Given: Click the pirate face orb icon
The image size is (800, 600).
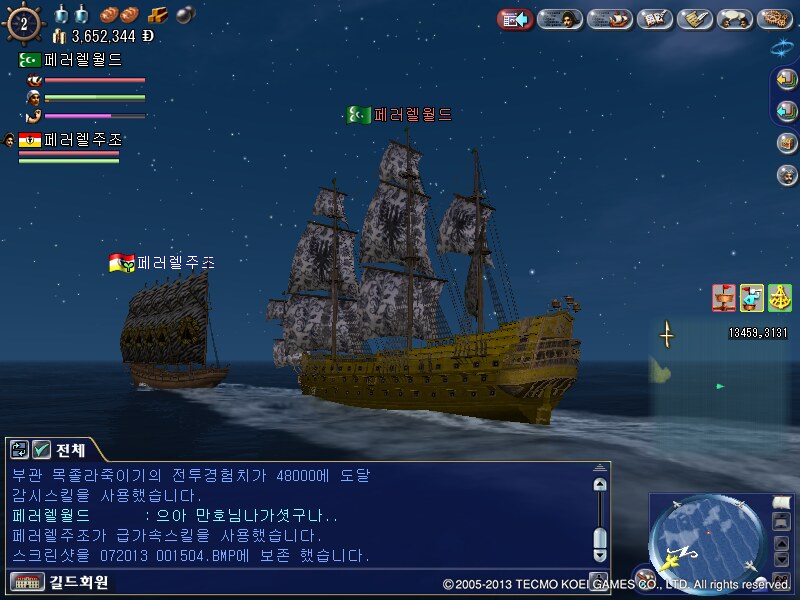Looking at the screenshot, I should coord(787,175).
